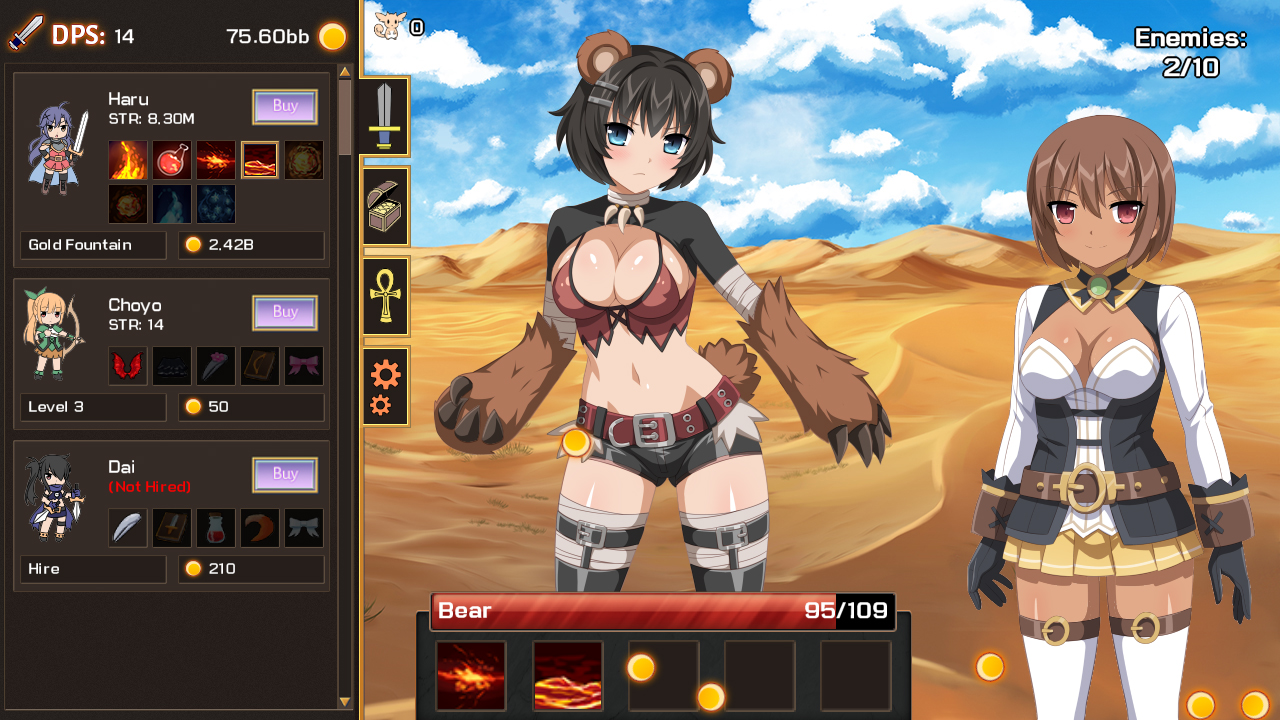Open the gears settings panel
The height and width of the screenshot is (720, 1280).
(385, 387)
